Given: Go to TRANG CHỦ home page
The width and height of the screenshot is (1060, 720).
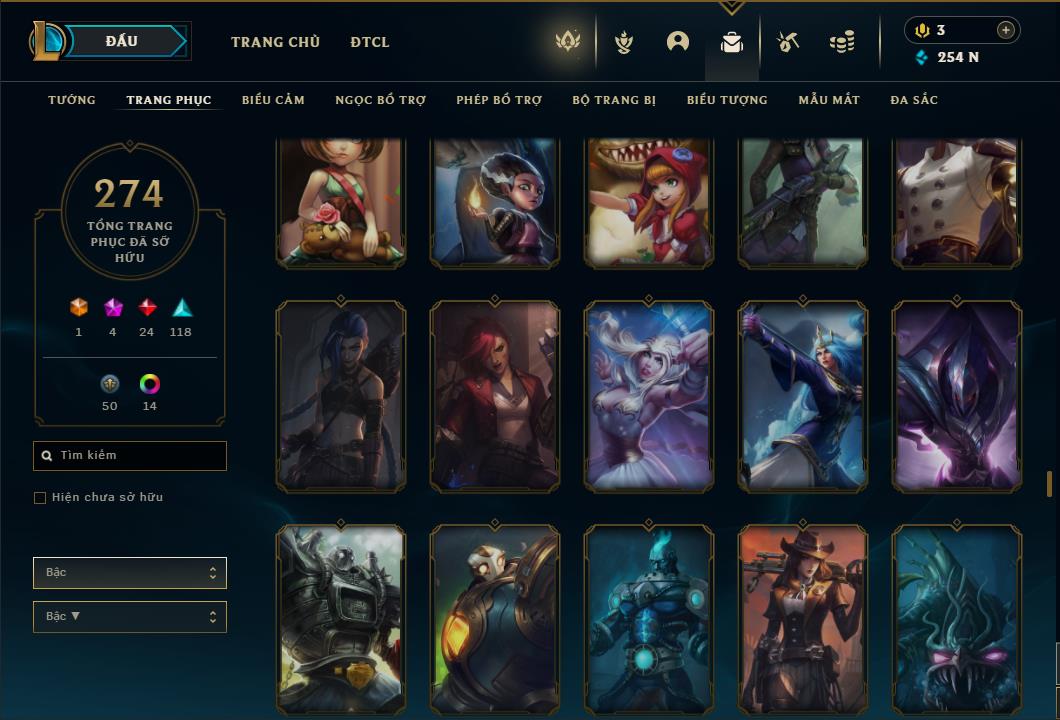Looking at the screenshot, I should point(275,42).
